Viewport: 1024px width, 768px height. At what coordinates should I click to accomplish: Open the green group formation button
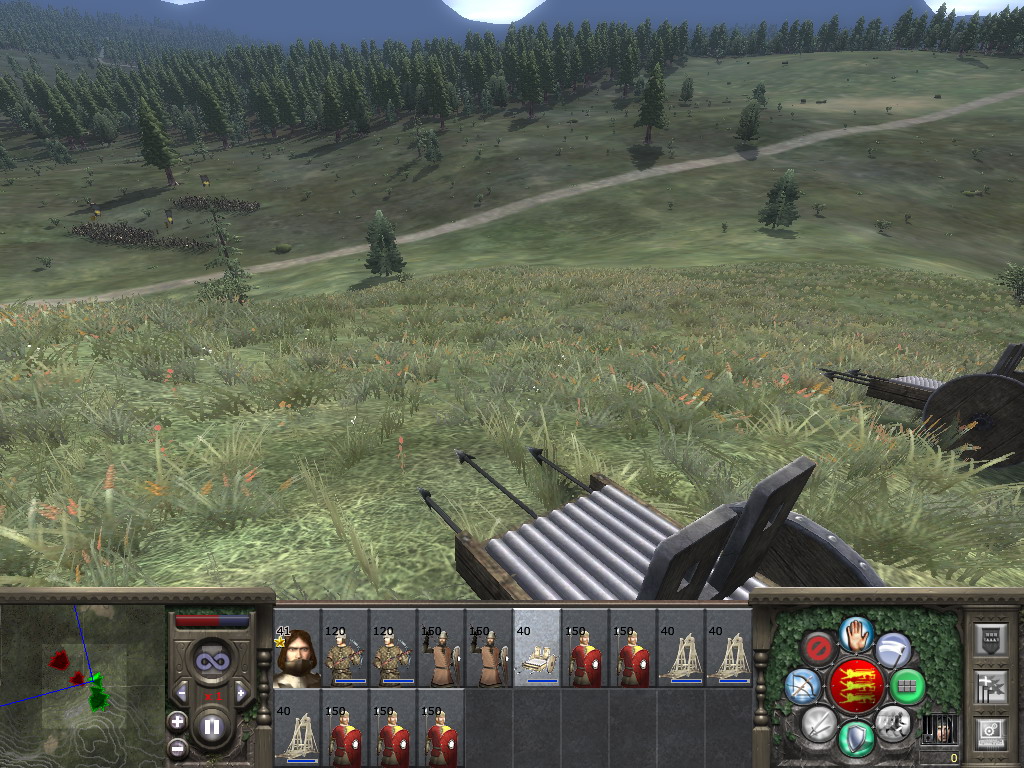[x=907, y=686]
